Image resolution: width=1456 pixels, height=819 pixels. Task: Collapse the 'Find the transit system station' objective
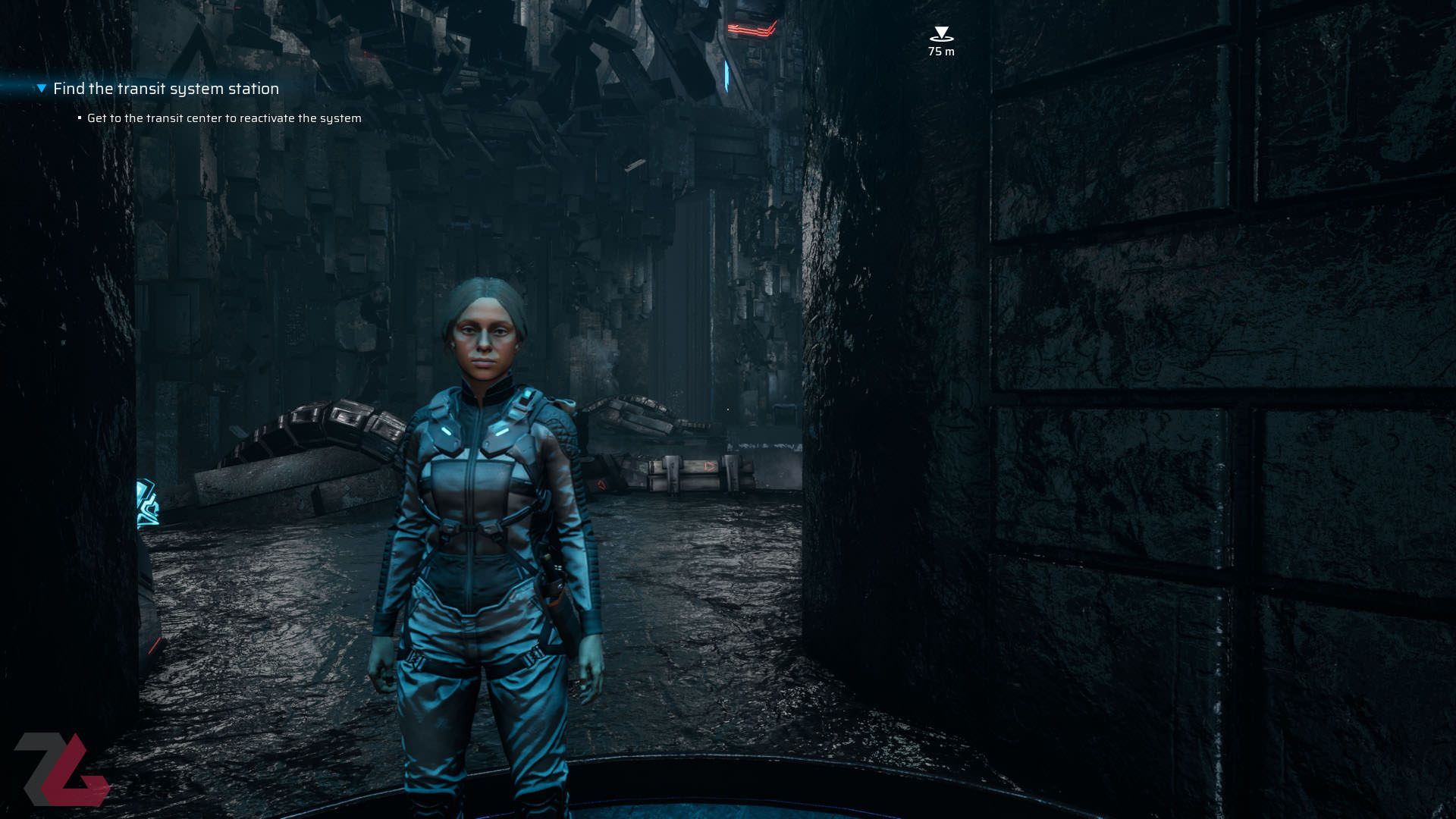click(x=42, y=89)
